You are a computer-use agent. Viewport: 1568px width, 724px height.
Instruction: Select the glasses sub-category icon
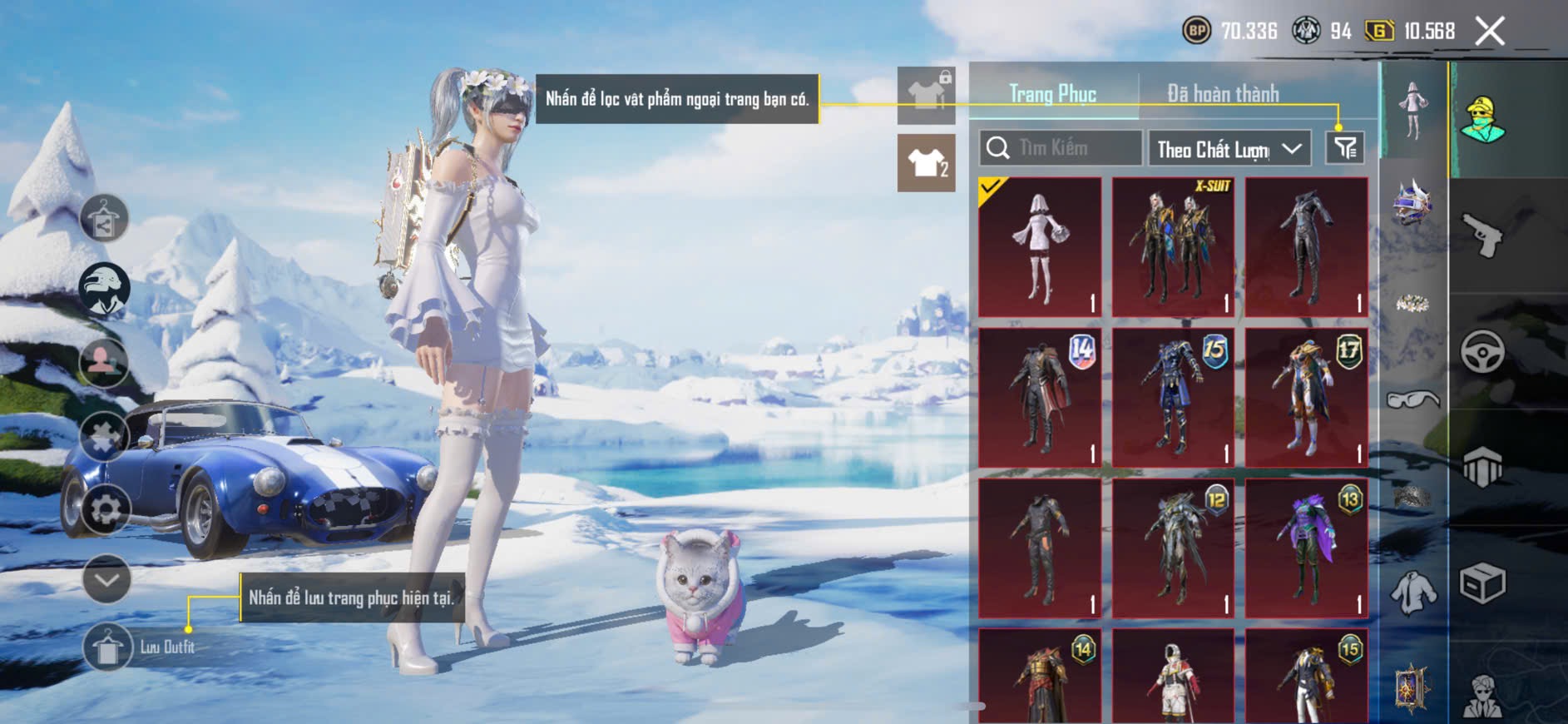(1412, 400)
